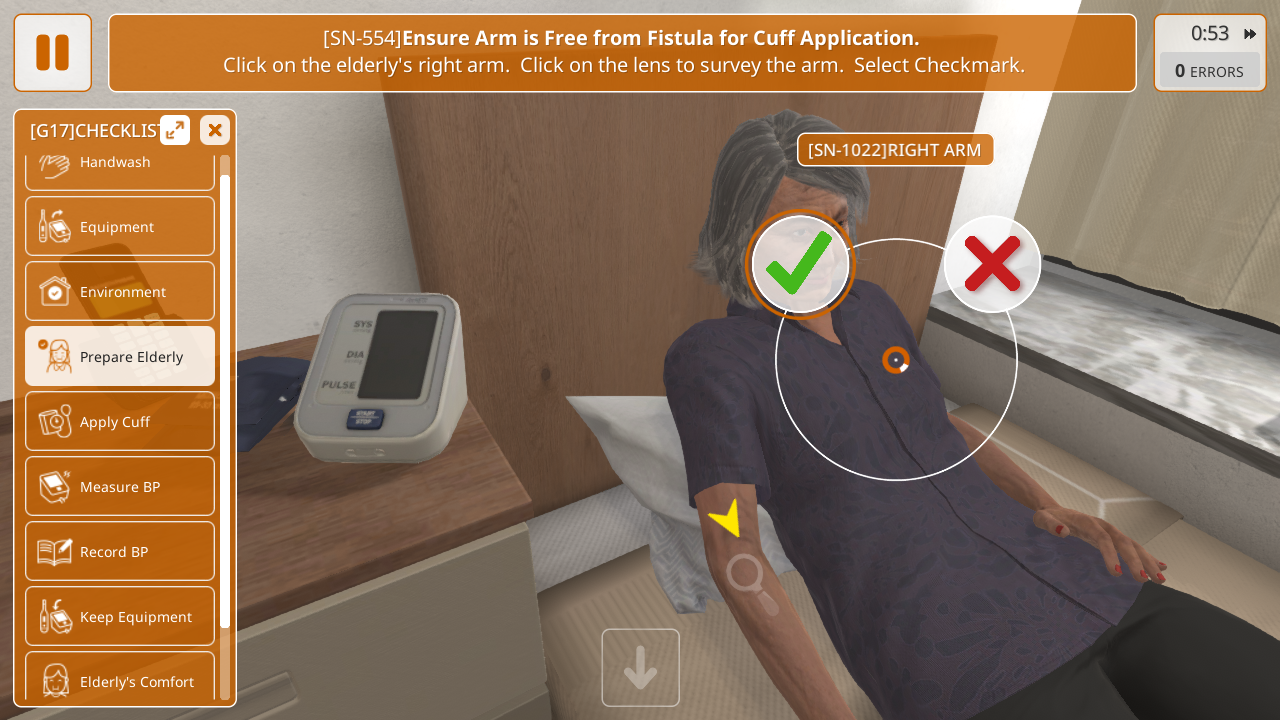The height and width of the screenshot is (720, 1280).
Task: Choose the red X option
Action: point(992,264)
